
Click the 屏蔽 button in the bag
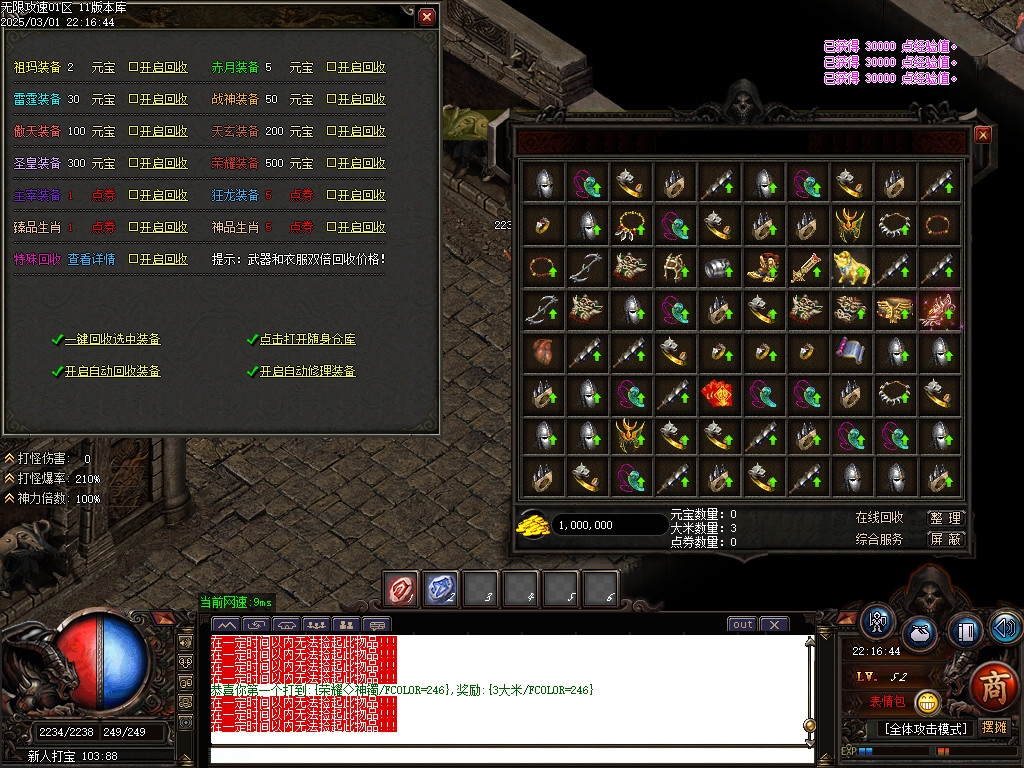coord(945,539)
